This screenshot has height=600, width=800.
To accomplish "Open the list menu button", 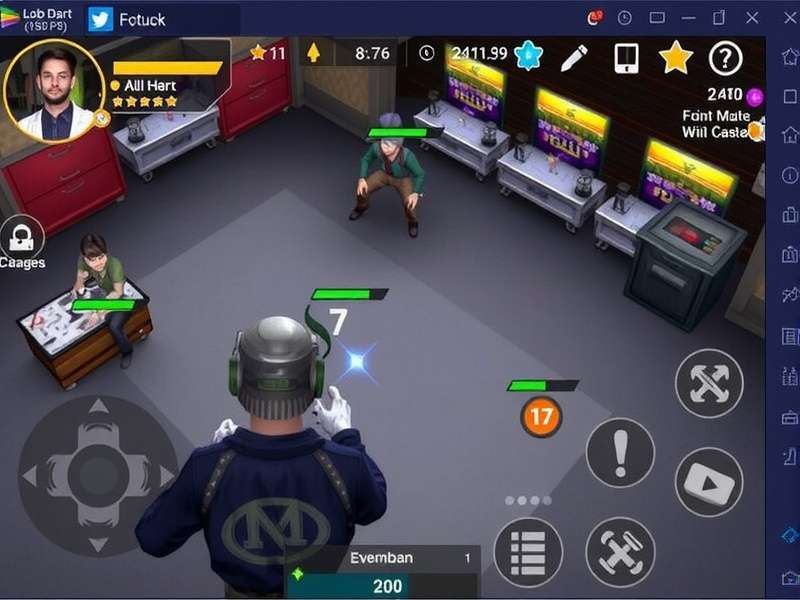I will [528, 552].
